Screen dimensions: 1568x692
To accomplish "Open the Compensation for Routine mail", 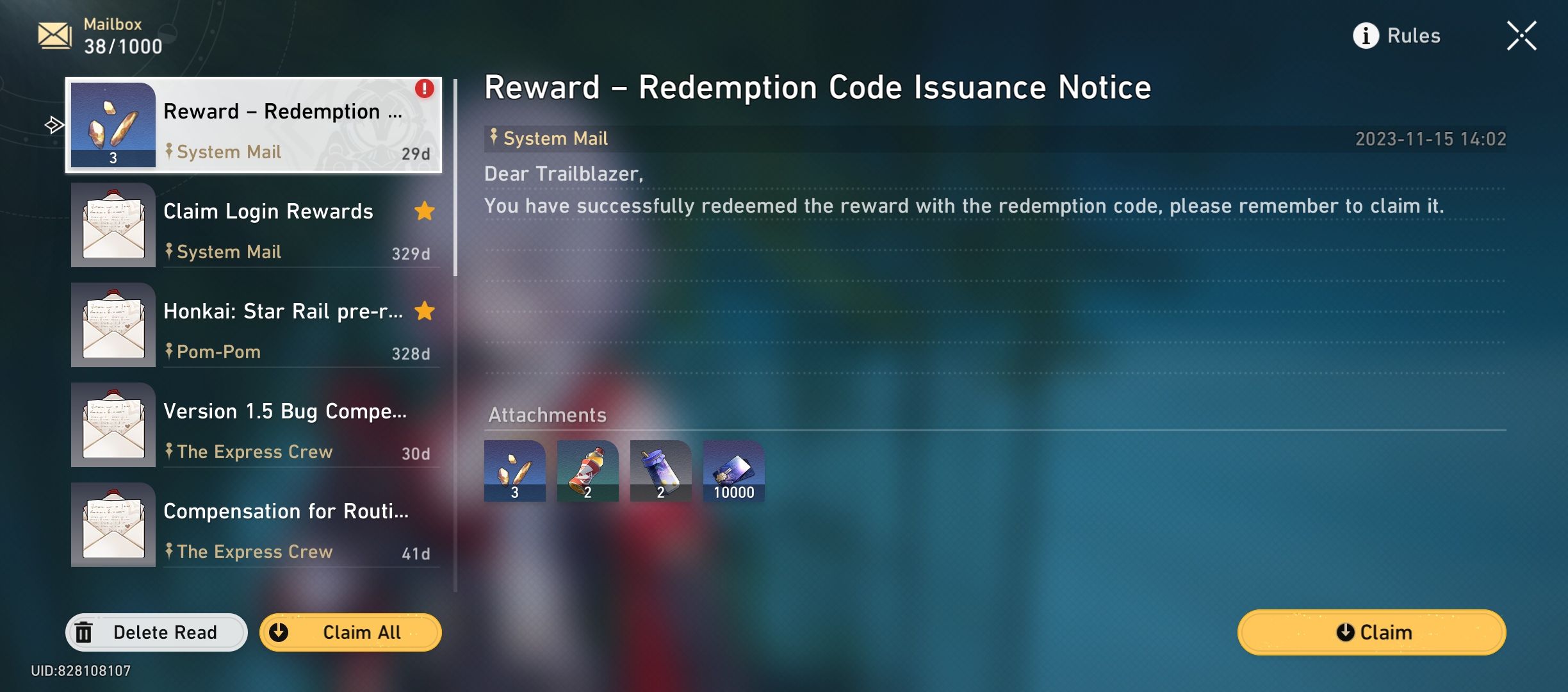I will (x=256, y=525).
